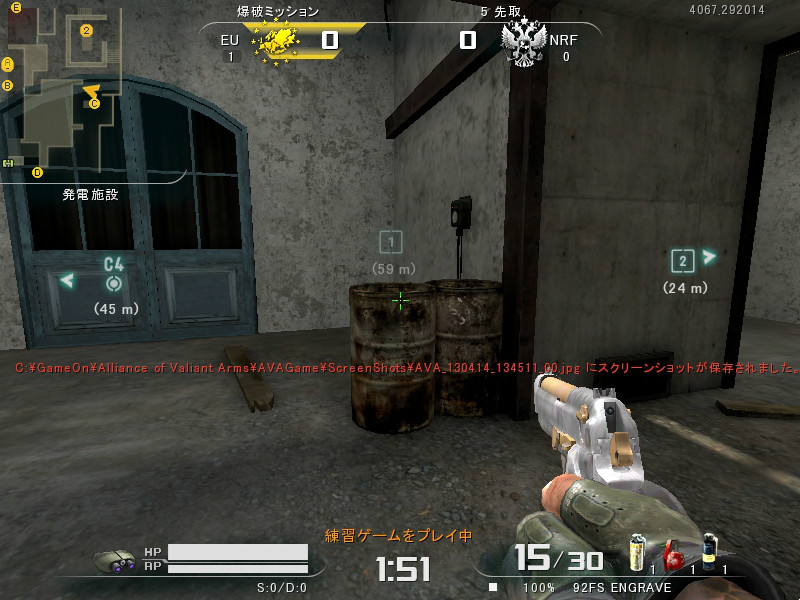Select the C4 objective marker
Image resolution: width=800 pixels, height=600 pixels.
click(x=113, y=283)
